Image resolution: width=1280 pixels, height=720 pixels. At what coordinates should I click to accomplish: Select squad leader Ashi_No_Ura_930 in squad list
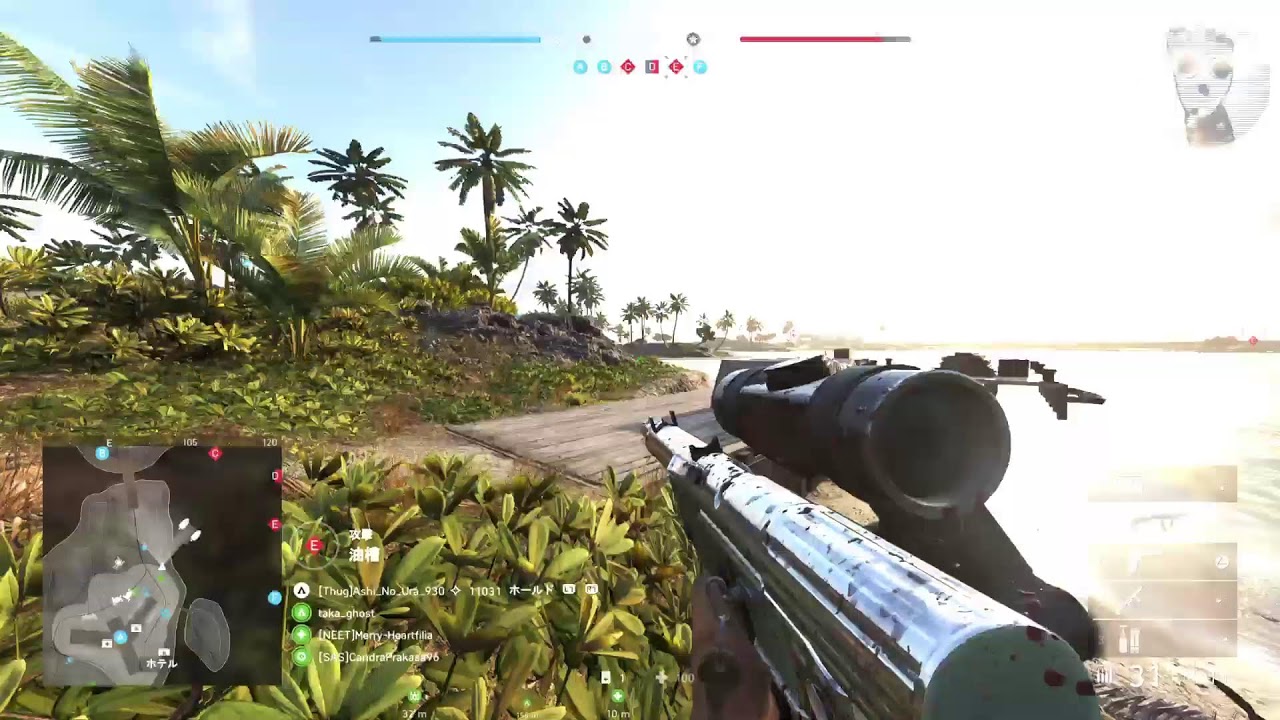click(x=381, y=591)
